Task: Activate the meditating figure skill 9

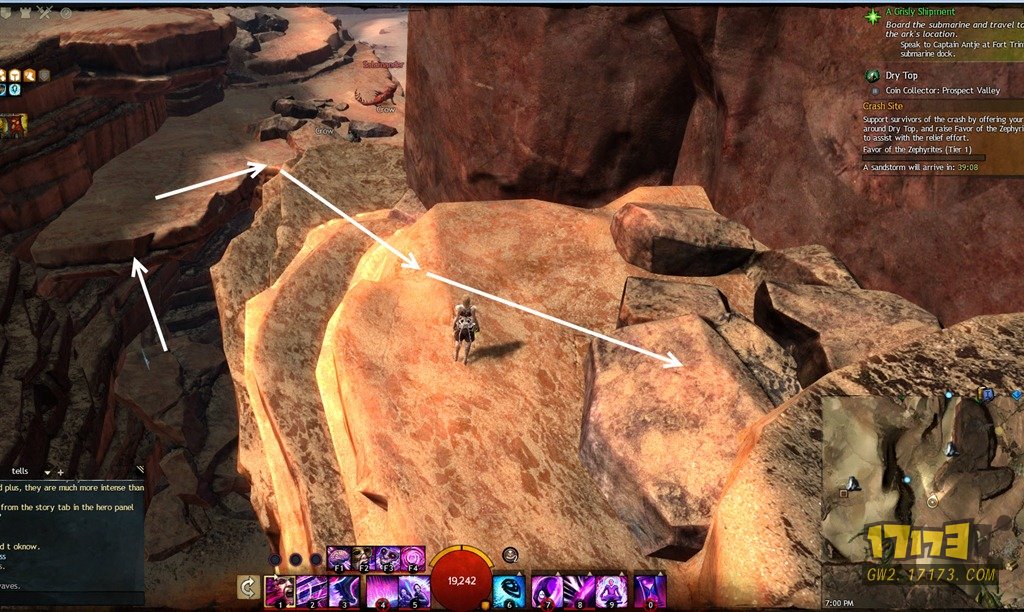Action: 613,591
